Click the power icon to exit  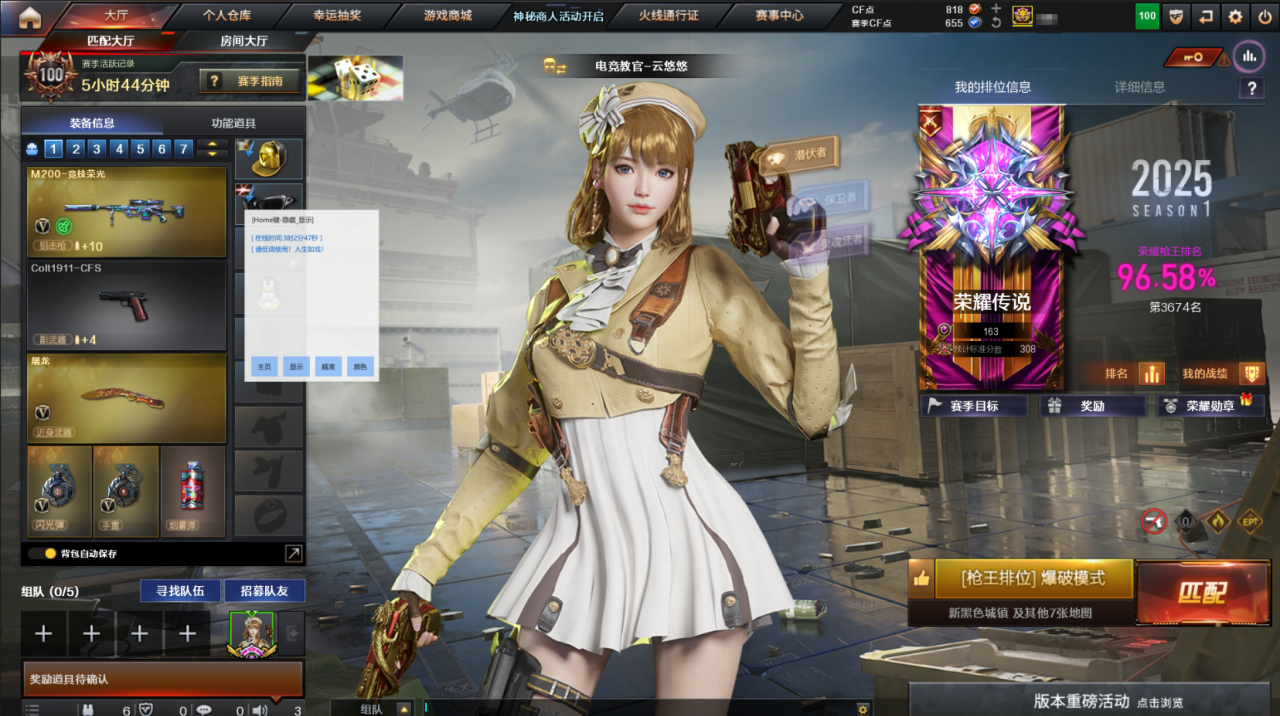coord(1263,16)
